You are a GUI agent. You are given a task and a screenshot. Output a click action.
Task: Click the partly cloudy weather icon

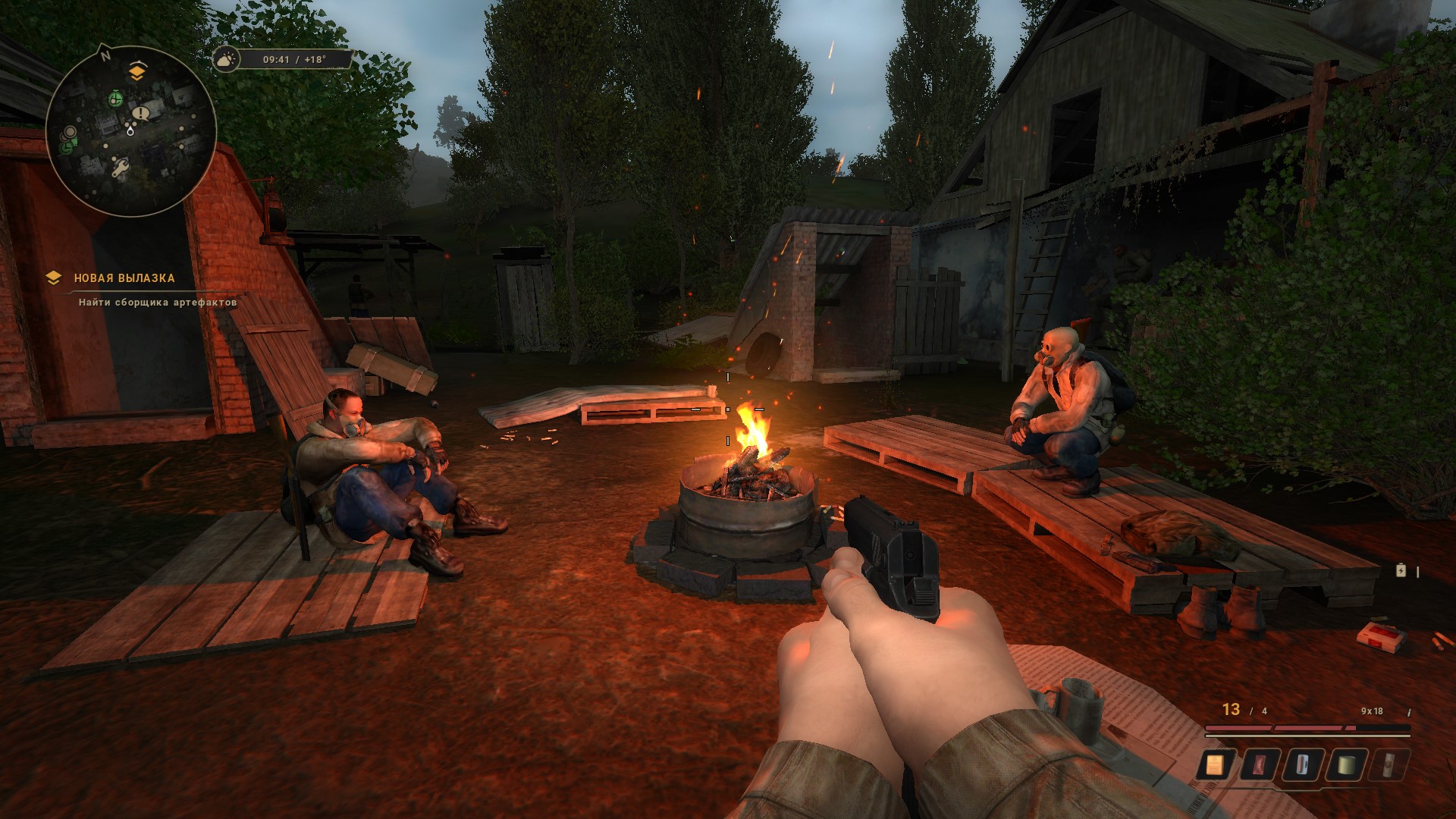coord(226,59)
